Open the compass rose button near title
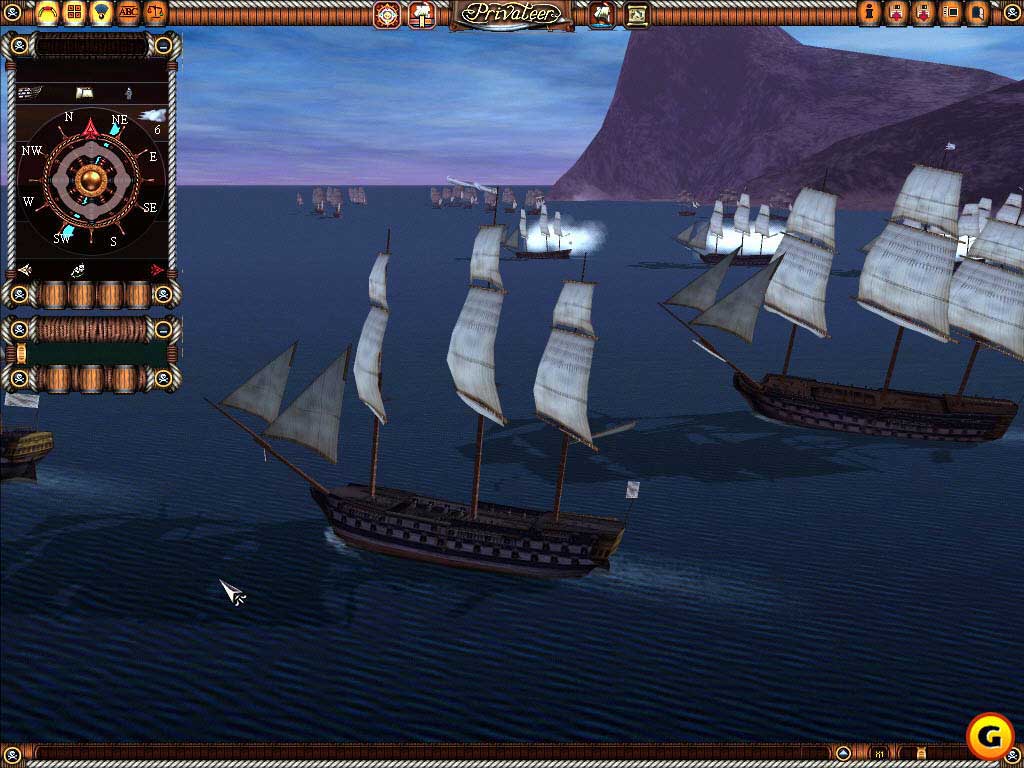 tap(387, 14)
